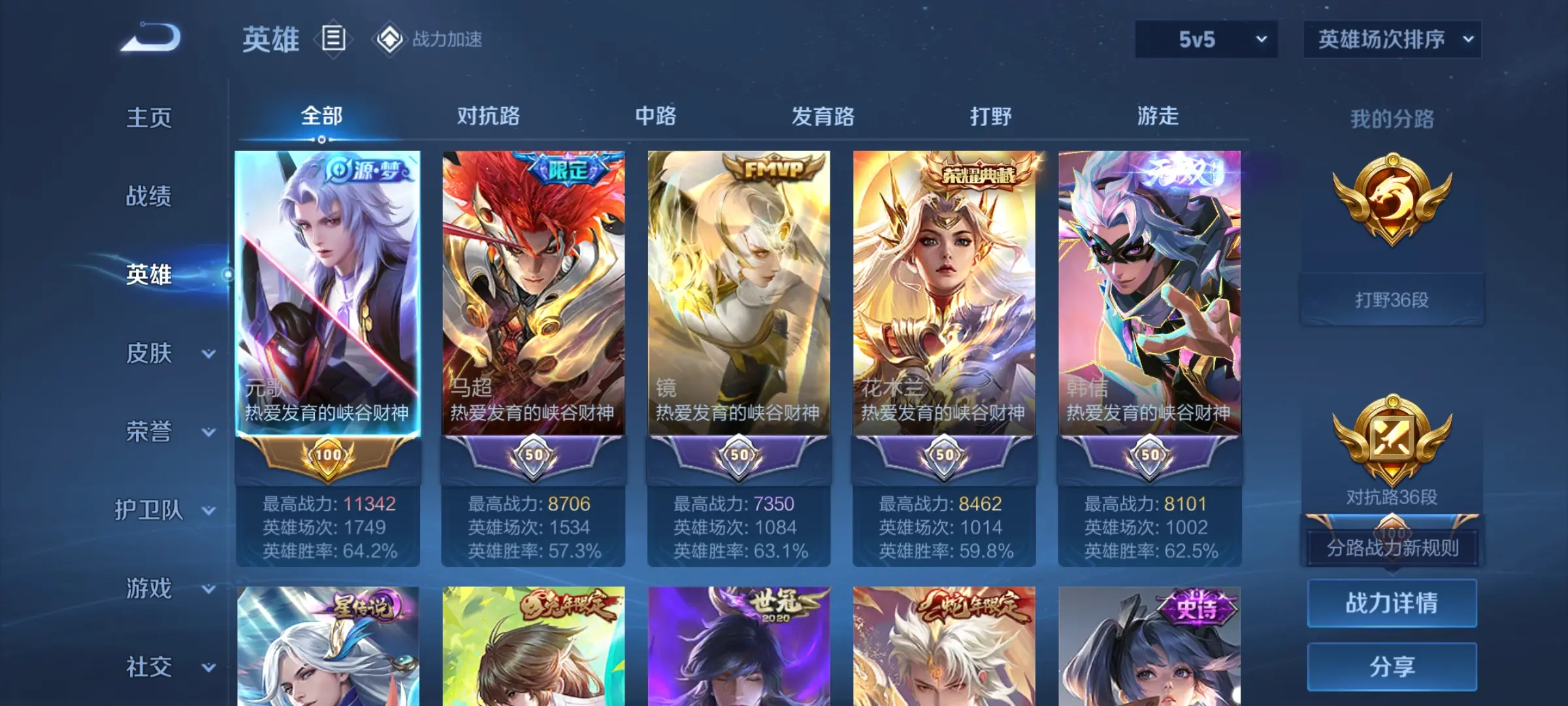Open the hero list icon beside 英雄
The height and width of the screenshot is (706, 1568).
point(333,39)
